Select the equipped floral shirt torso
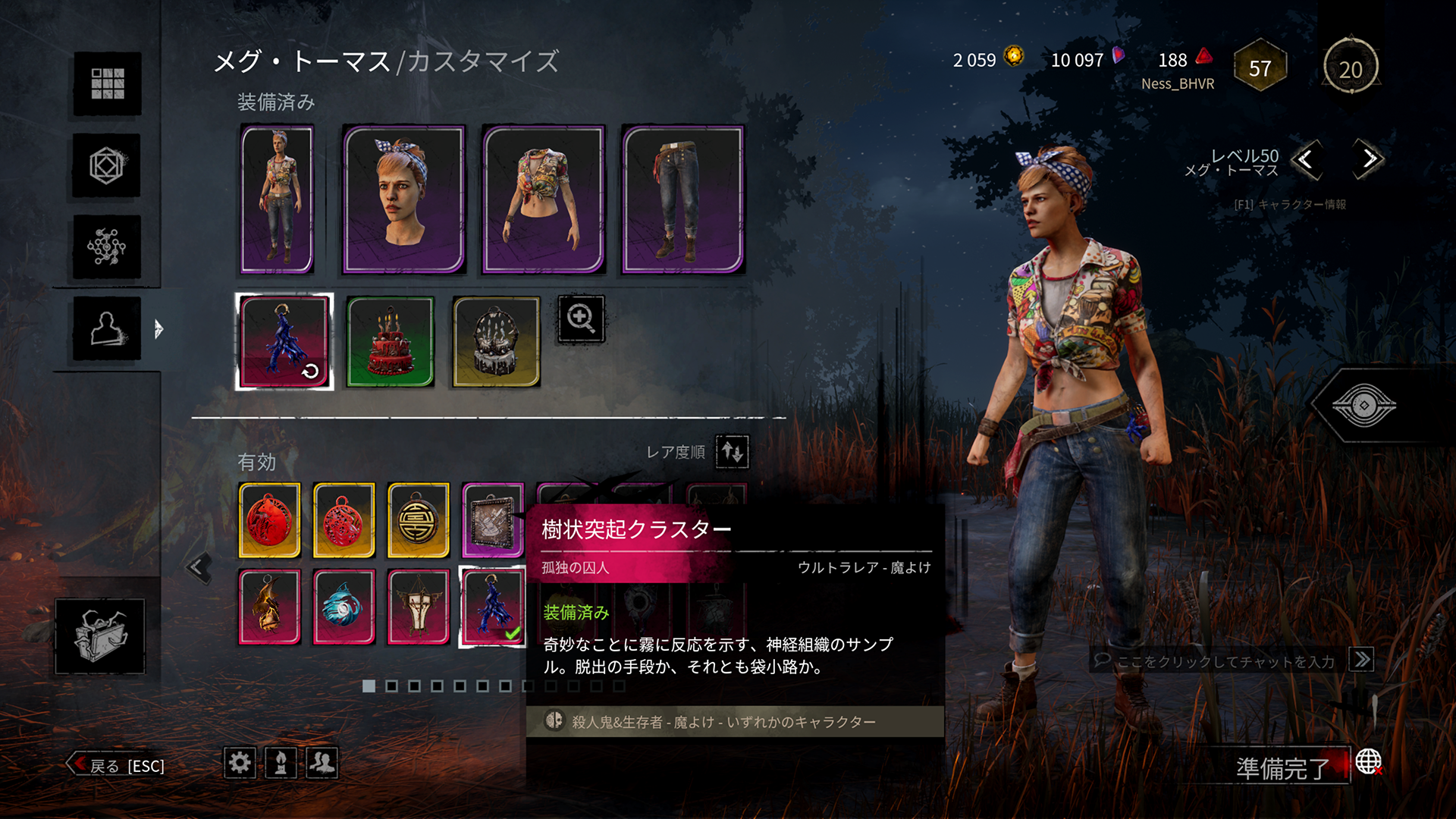The image size is (1456, 819). pyautogui.click(x=543, y=199)
